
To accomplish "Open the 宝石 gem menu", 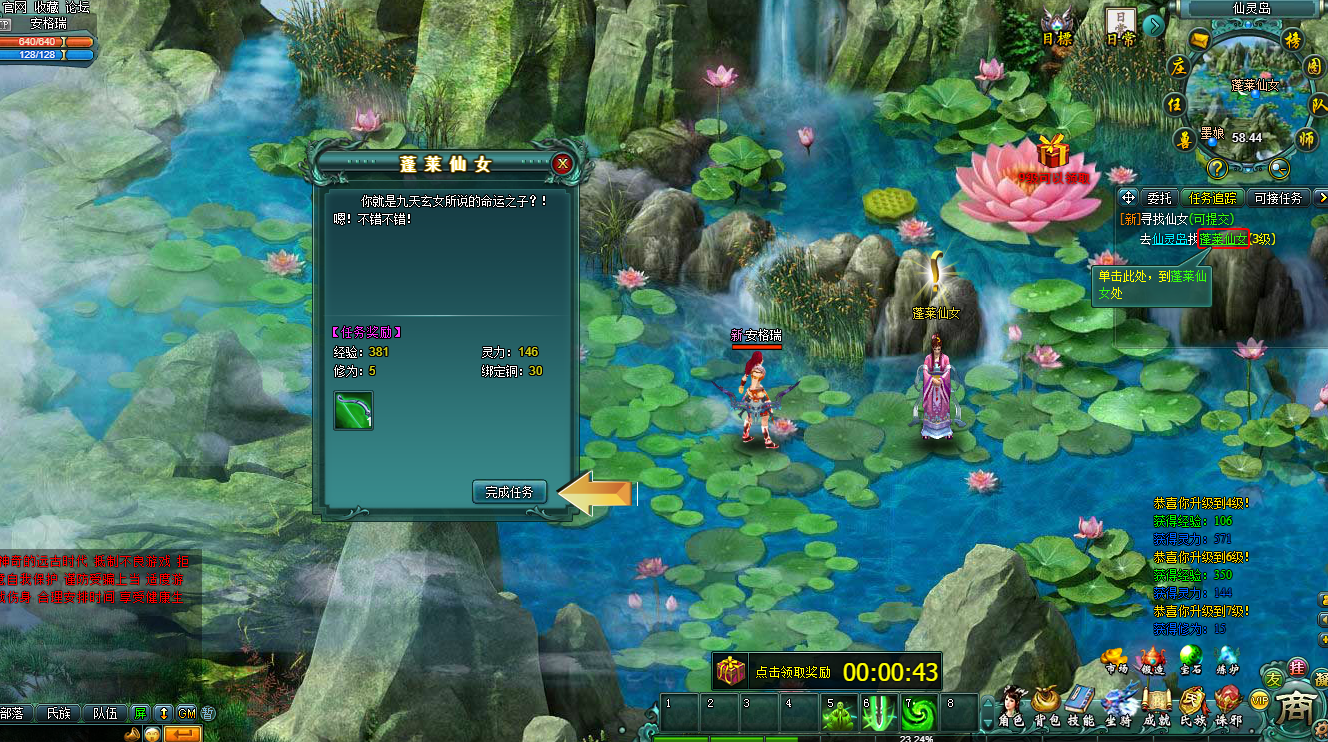I will pos(1190,662).
